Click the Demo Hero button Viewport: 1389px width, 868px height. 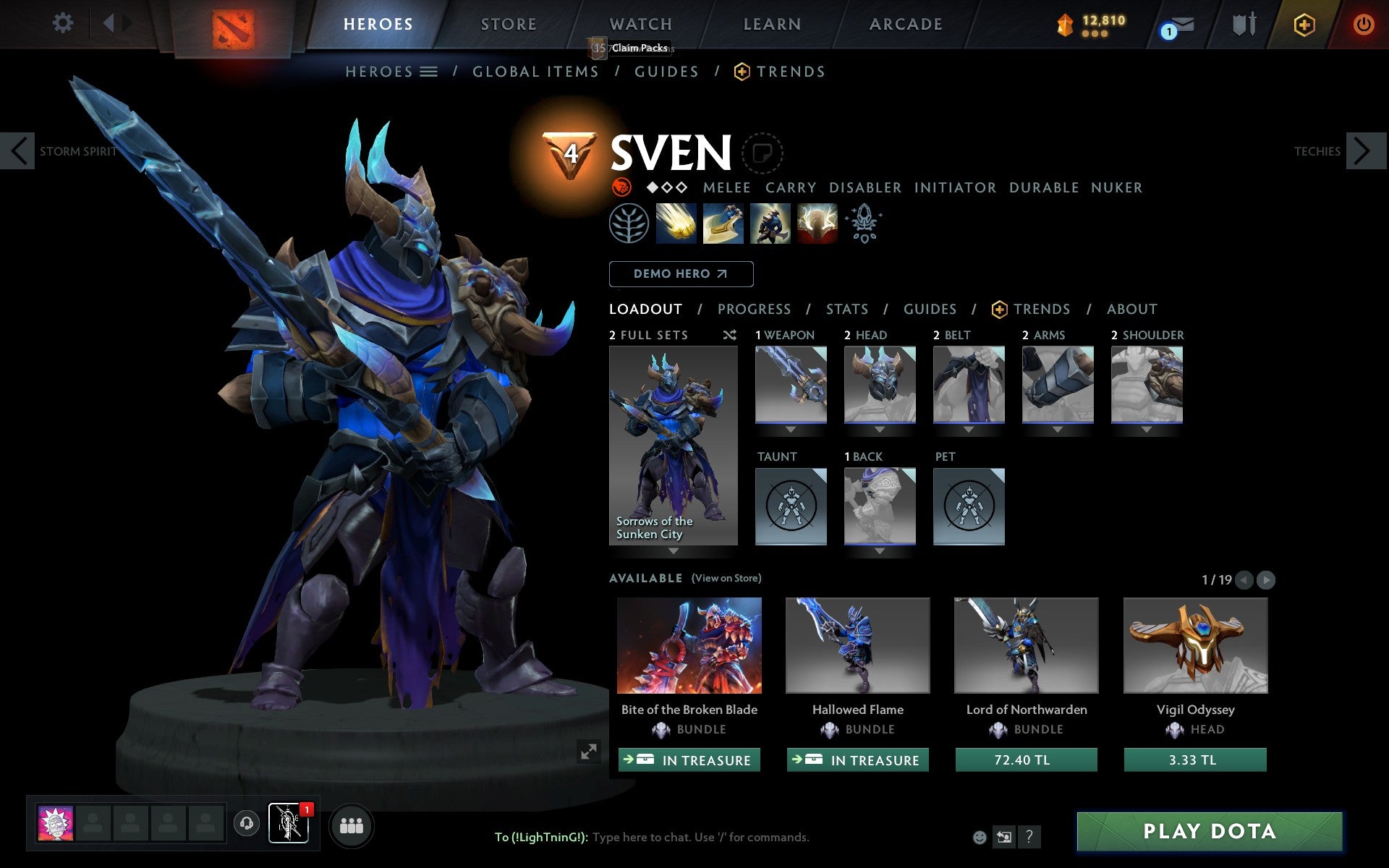681,274
